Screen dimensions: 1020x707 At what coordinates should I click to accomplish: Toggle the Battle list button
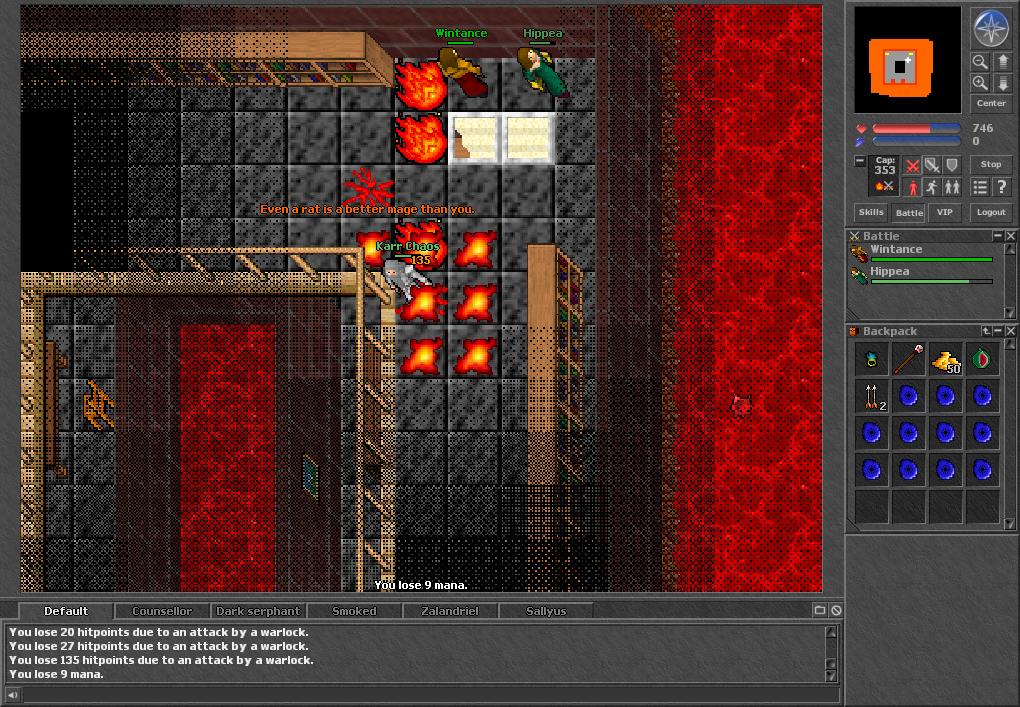tap(909, 212)
